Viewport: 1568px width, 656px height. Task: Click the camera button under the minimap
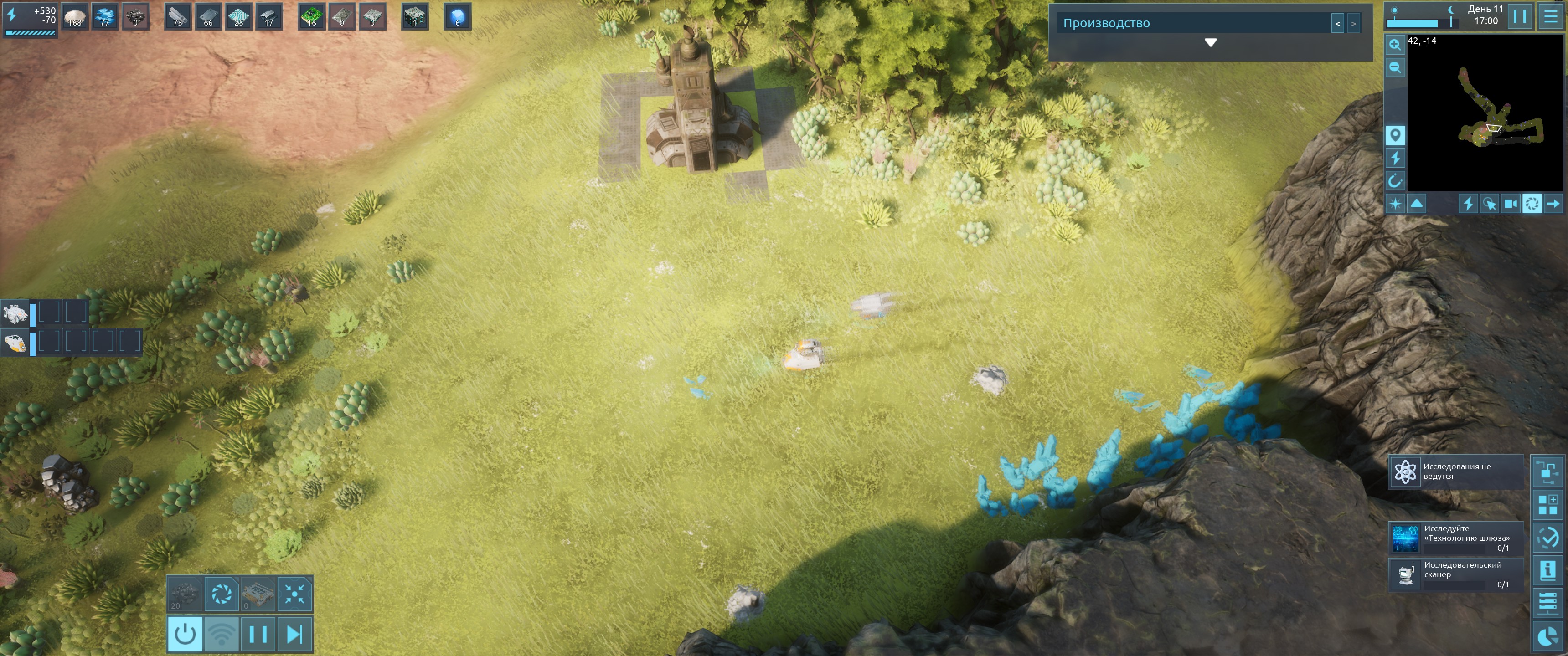pos(1510,204)
